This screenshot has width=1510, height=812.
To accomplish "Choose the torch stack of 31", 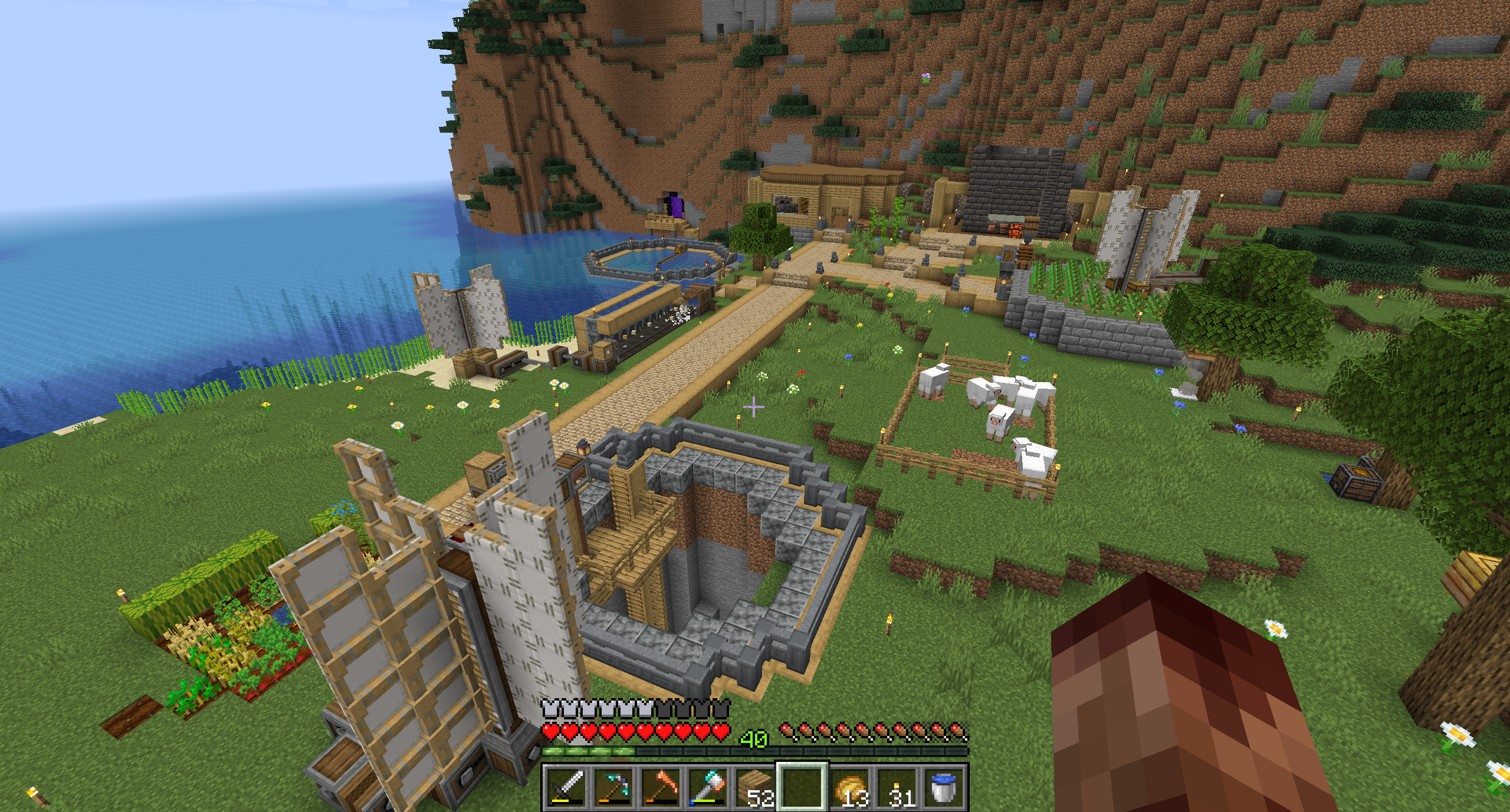I will (897, 787).
